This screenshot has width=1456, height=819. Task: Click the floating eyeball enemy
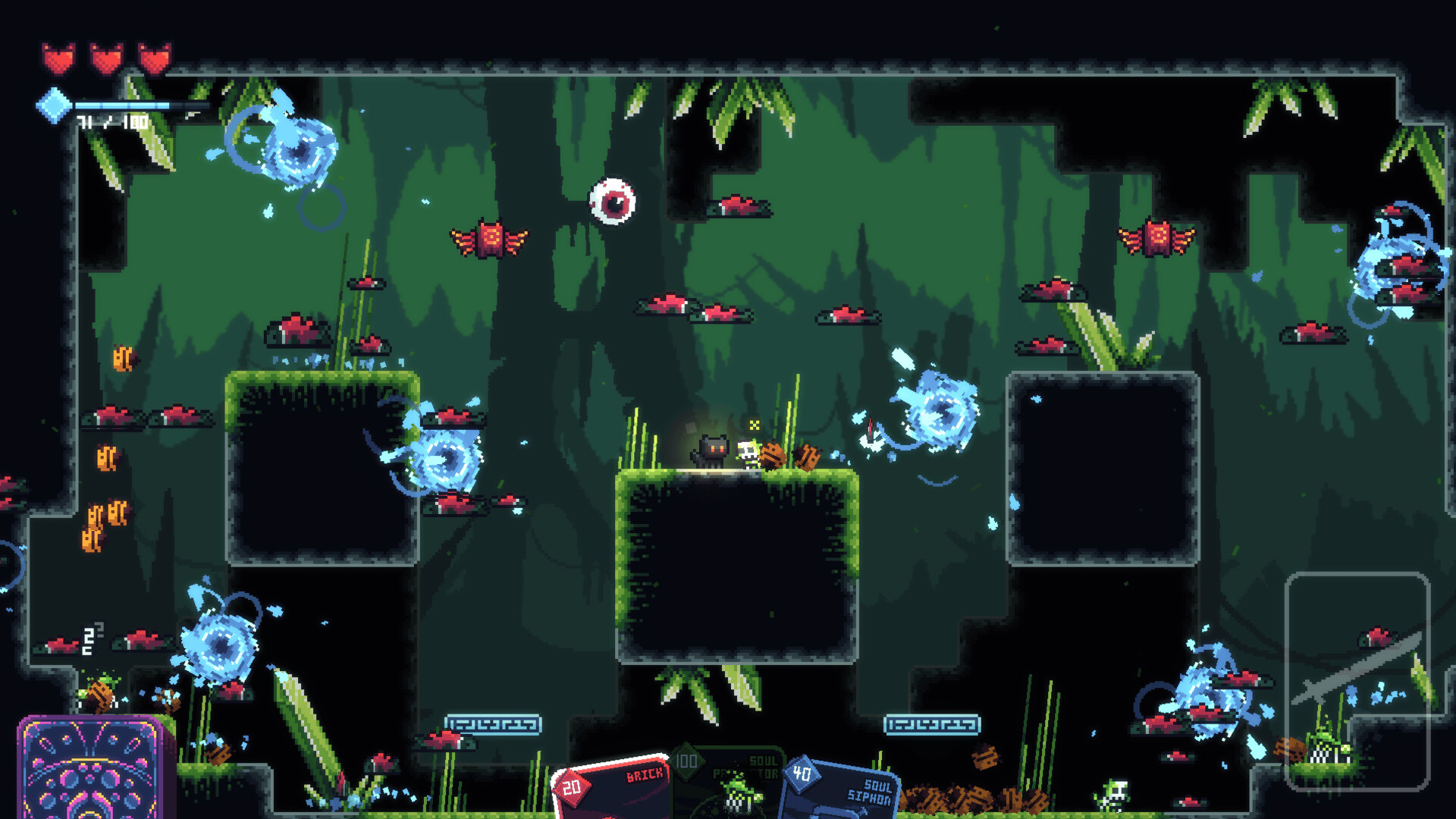(613, 202)
